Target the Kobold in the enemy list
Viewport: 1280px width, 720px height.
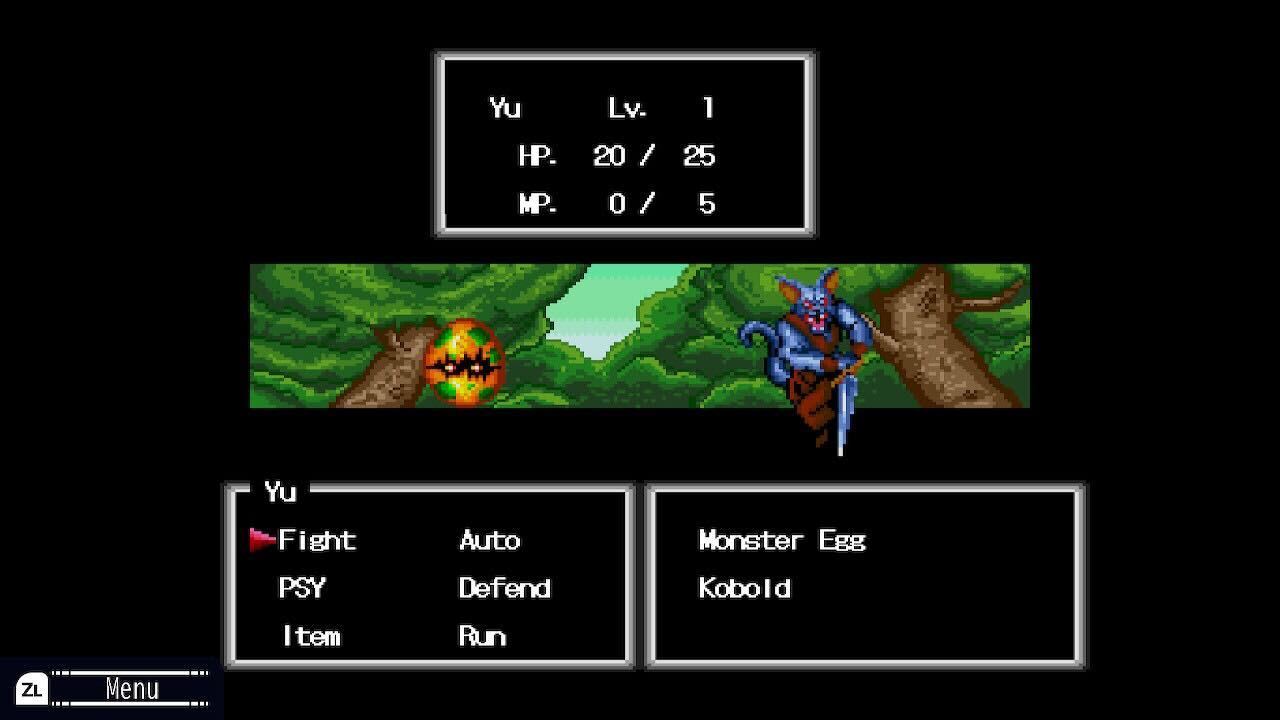pyautogui.click(x=745, y=589)
